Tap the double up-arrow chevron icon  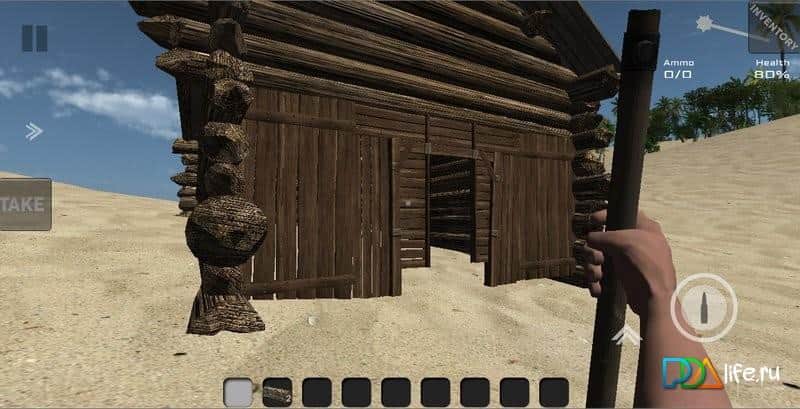628,334
